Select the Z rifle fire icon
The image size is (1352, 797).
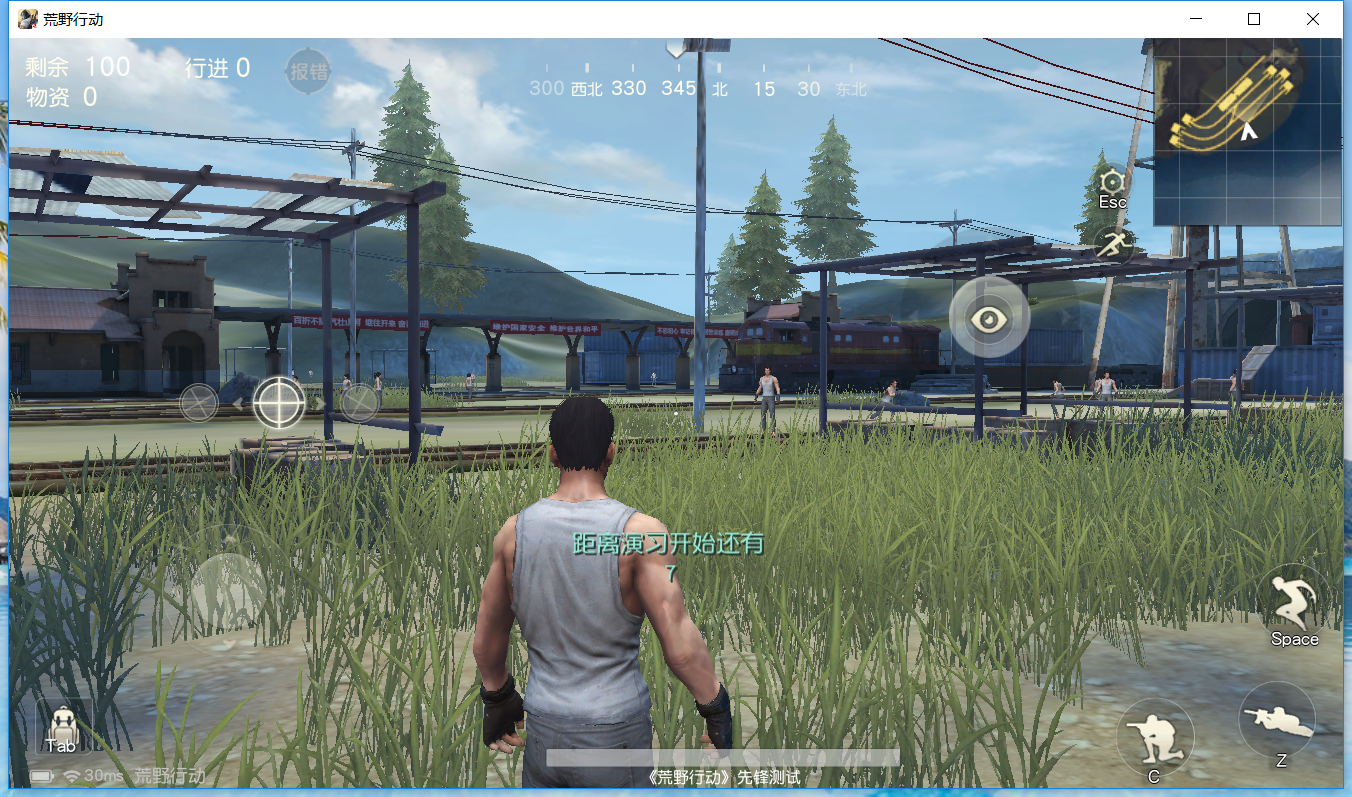click(1280, 718)
